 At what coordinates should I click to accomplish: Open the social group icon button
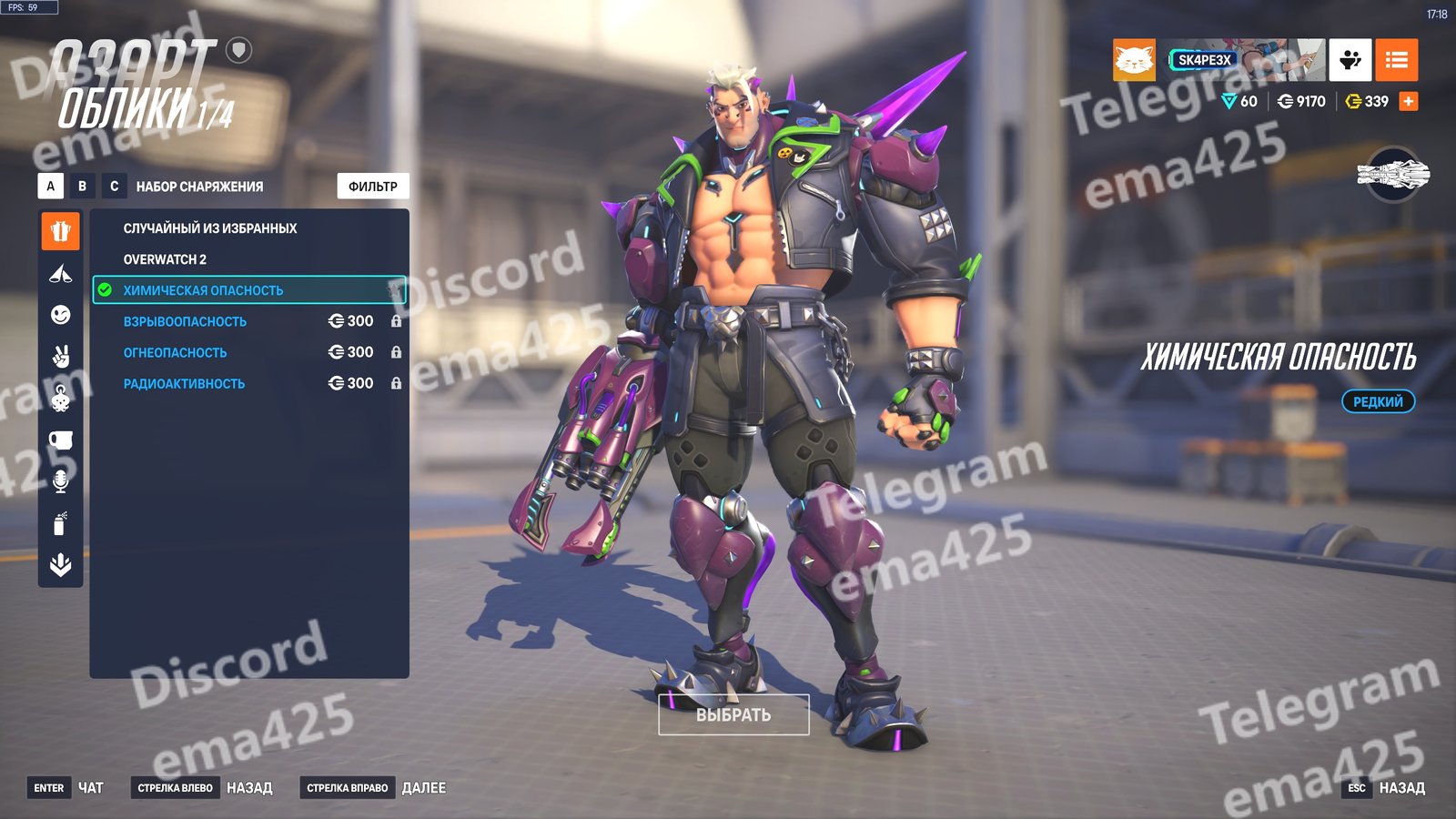pyautogui.click(x=1350, y=60)
